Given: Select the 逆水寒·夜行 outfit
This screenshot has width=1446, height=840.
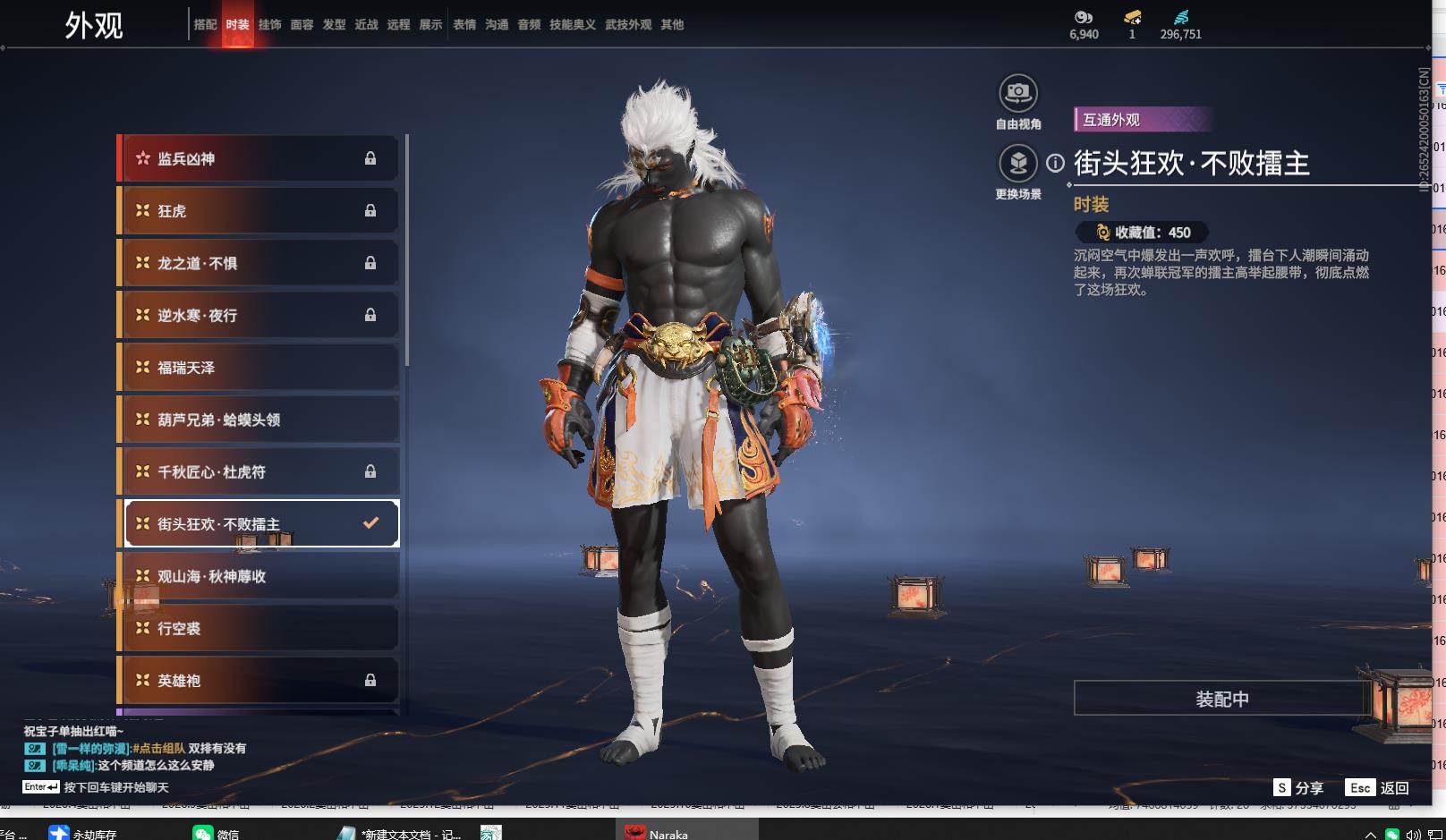Looking at the screenshot, I should coord(259,315).
